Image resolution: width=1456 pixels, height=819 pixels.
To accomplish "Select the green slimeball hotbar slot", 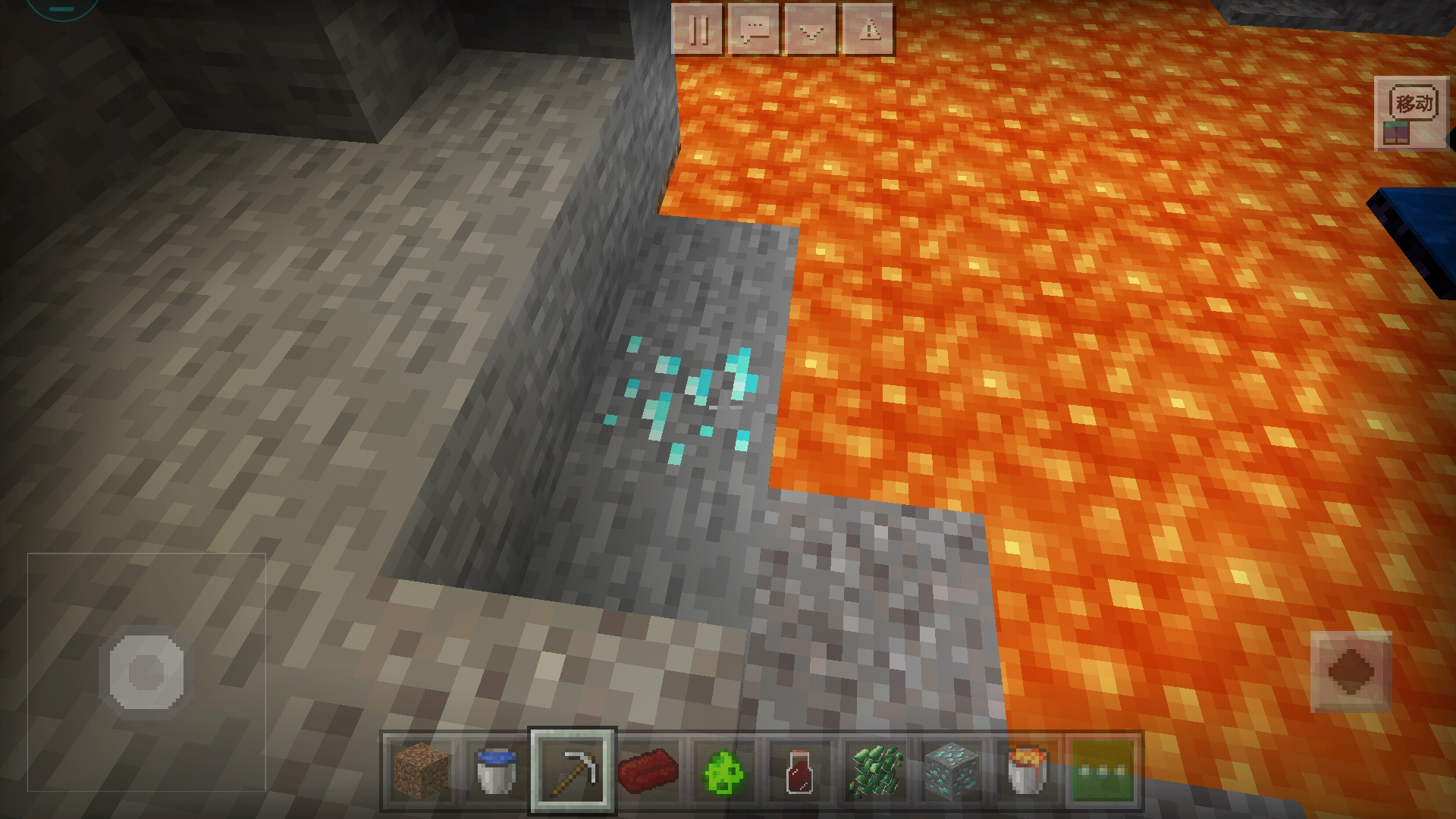I will [724, 771].
